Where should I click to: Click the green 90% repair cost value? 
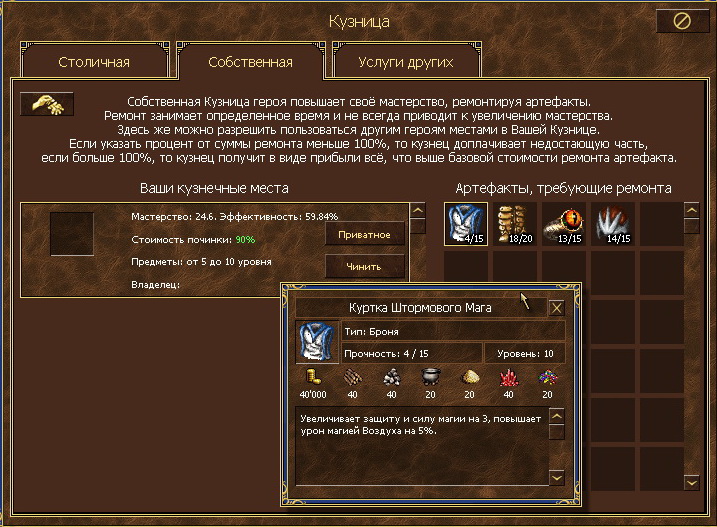245,240
